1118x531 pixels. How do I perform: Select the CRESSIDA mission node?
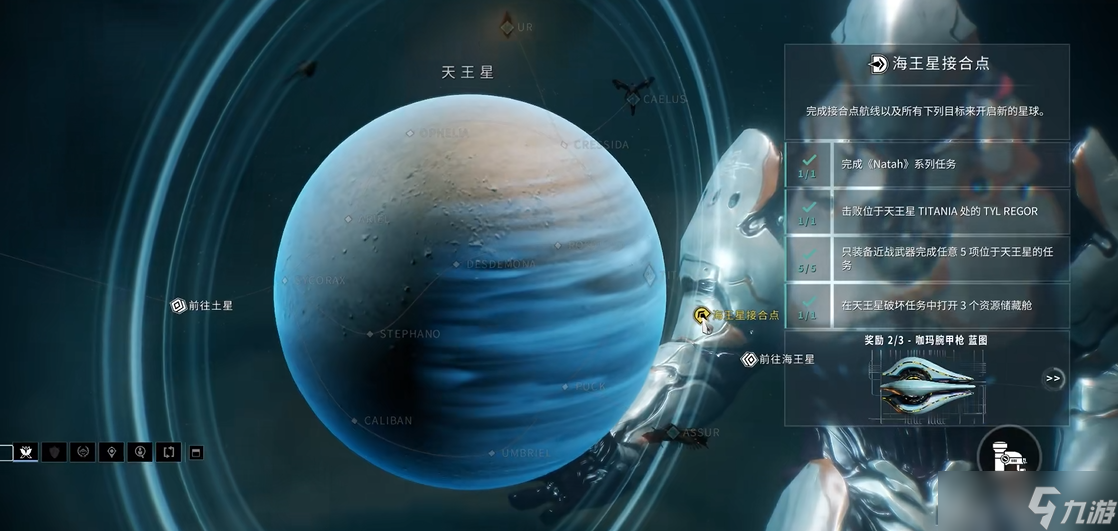[x=565, y=145]
